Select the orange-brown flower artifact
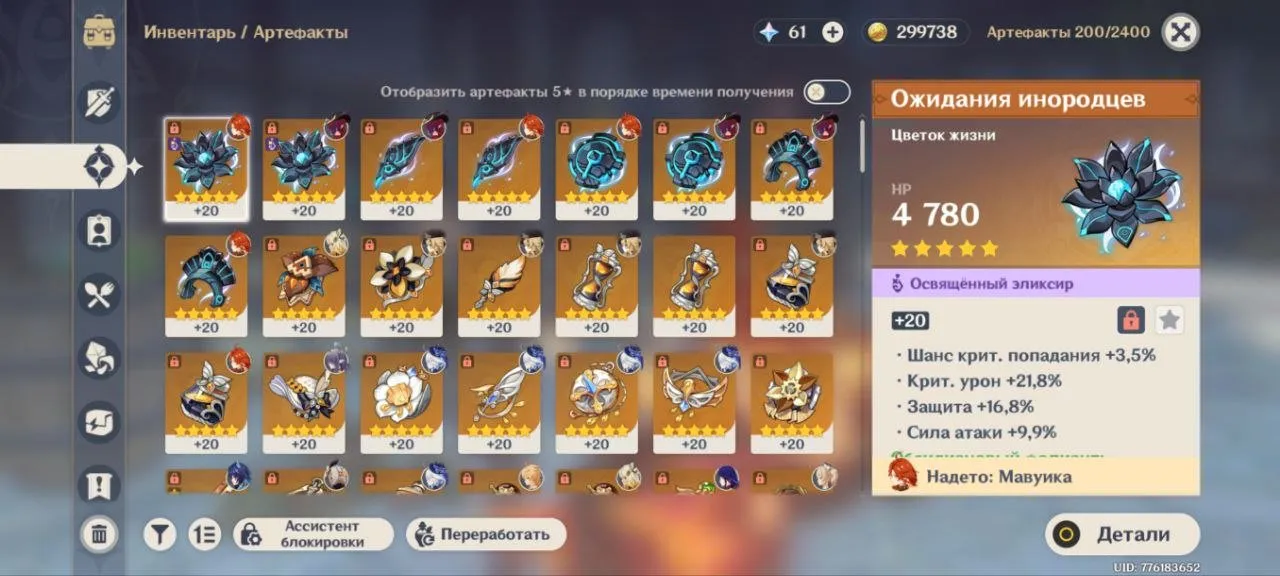Screen dimensions: 1280x576 (303, 277)
